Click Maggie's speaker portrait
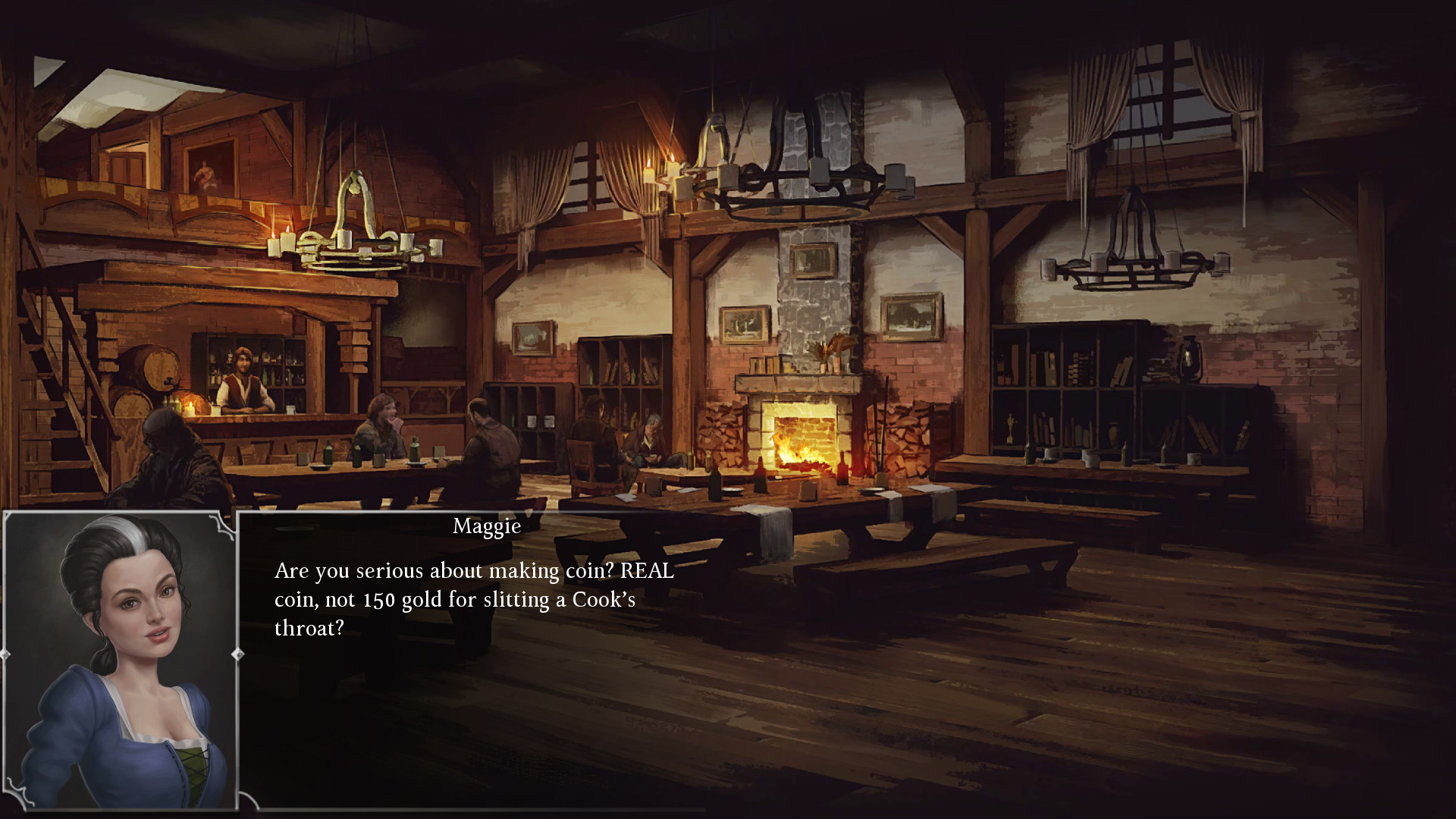1456x819 pixels. pos(121,660)
